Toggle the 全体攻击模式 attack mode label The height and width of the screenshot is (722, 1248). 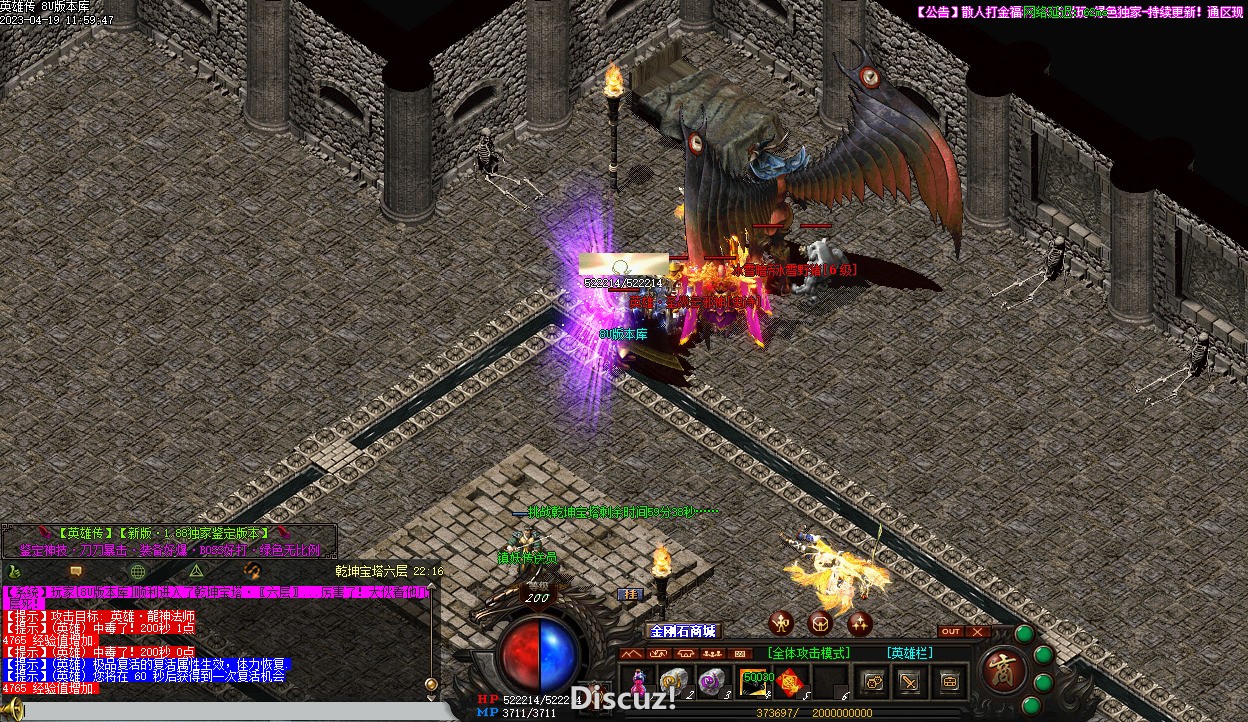pyautogui.click(x=809, y=653)
